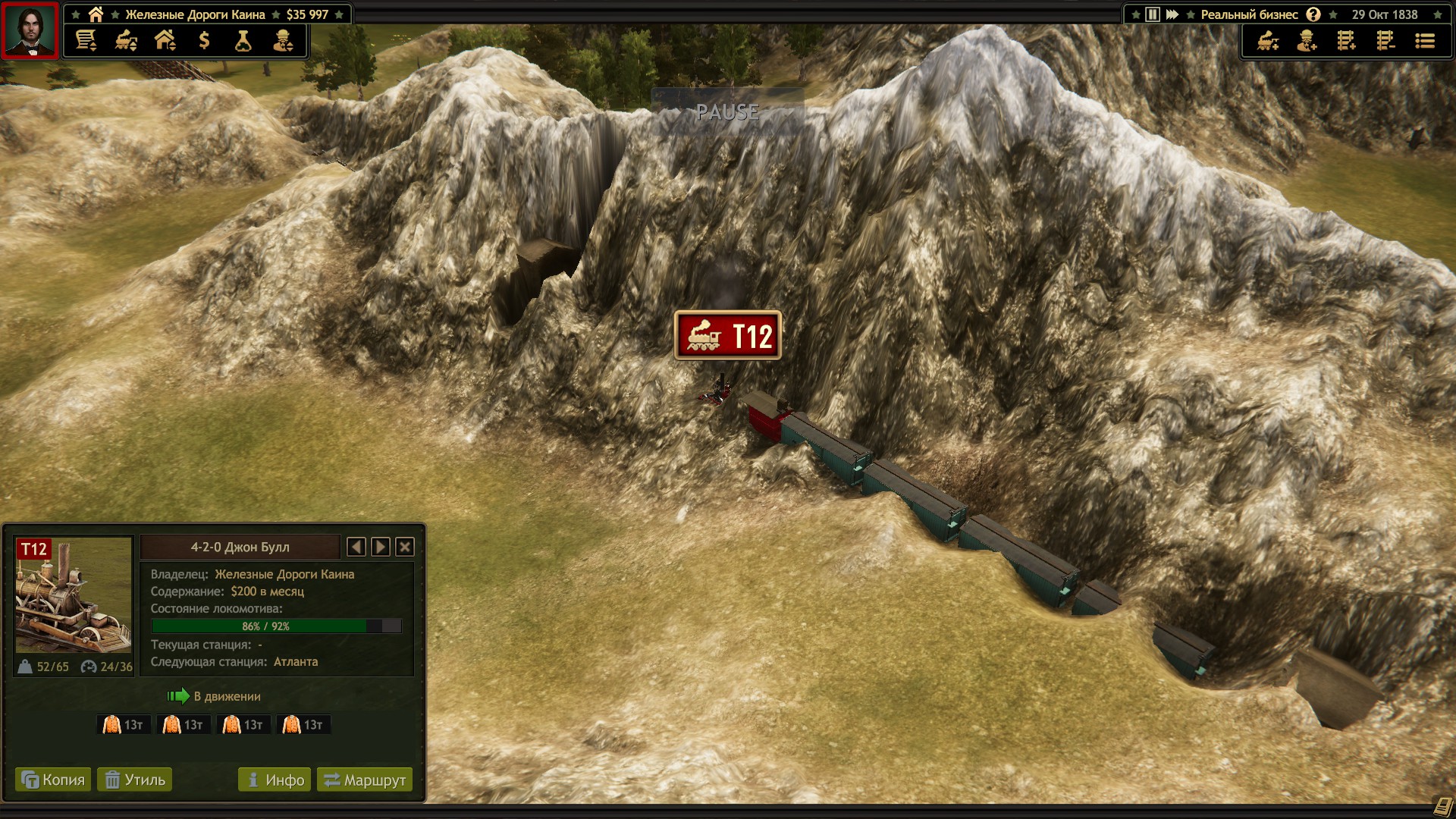This screenshot has width=1456, height=819.
Task: Open the locomotive list with arrows icon
Action: pyautogui.click(x=126, y=41)
